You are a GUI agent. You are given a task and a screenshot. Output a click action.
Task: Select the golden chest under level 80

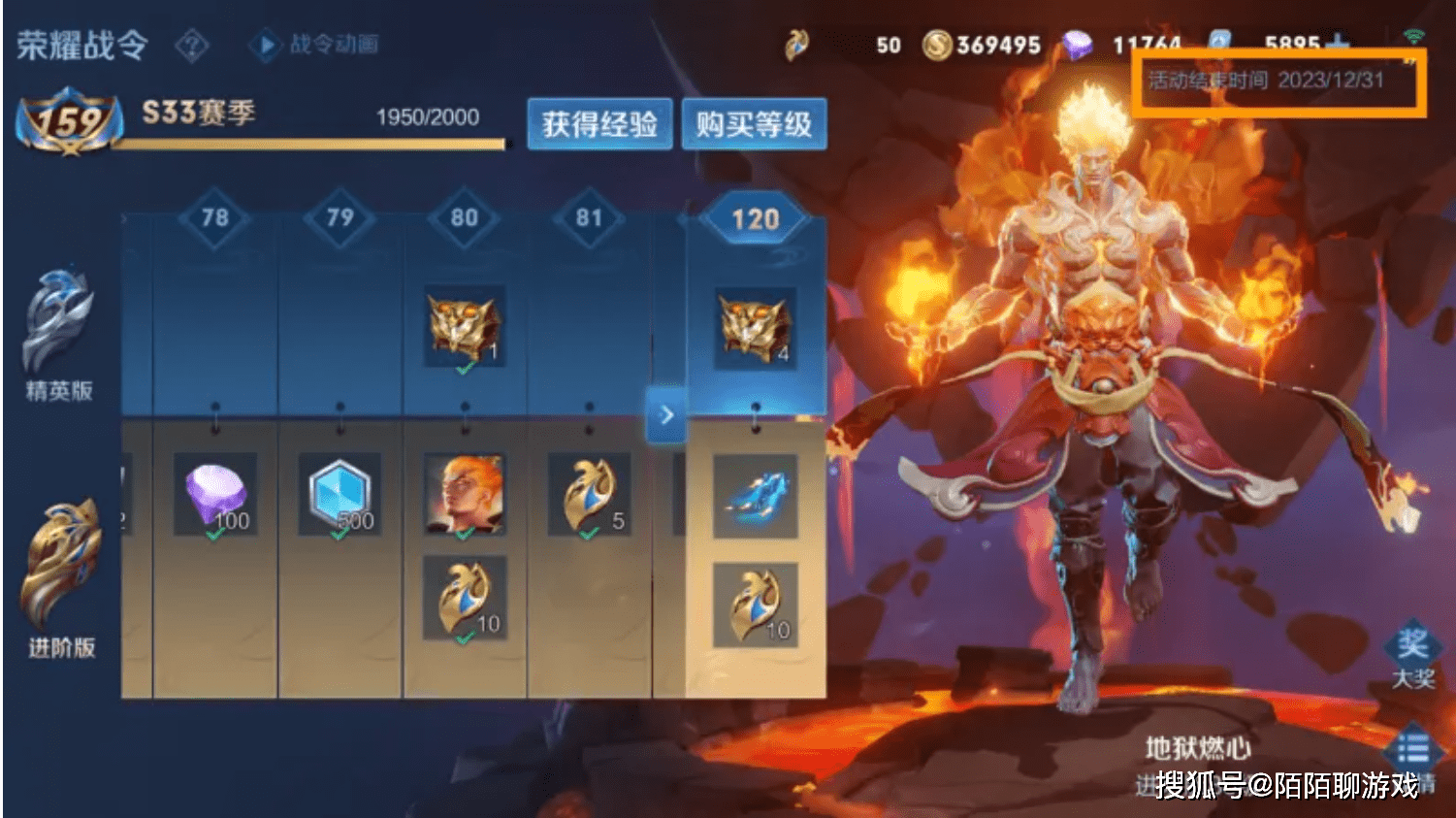465,326
